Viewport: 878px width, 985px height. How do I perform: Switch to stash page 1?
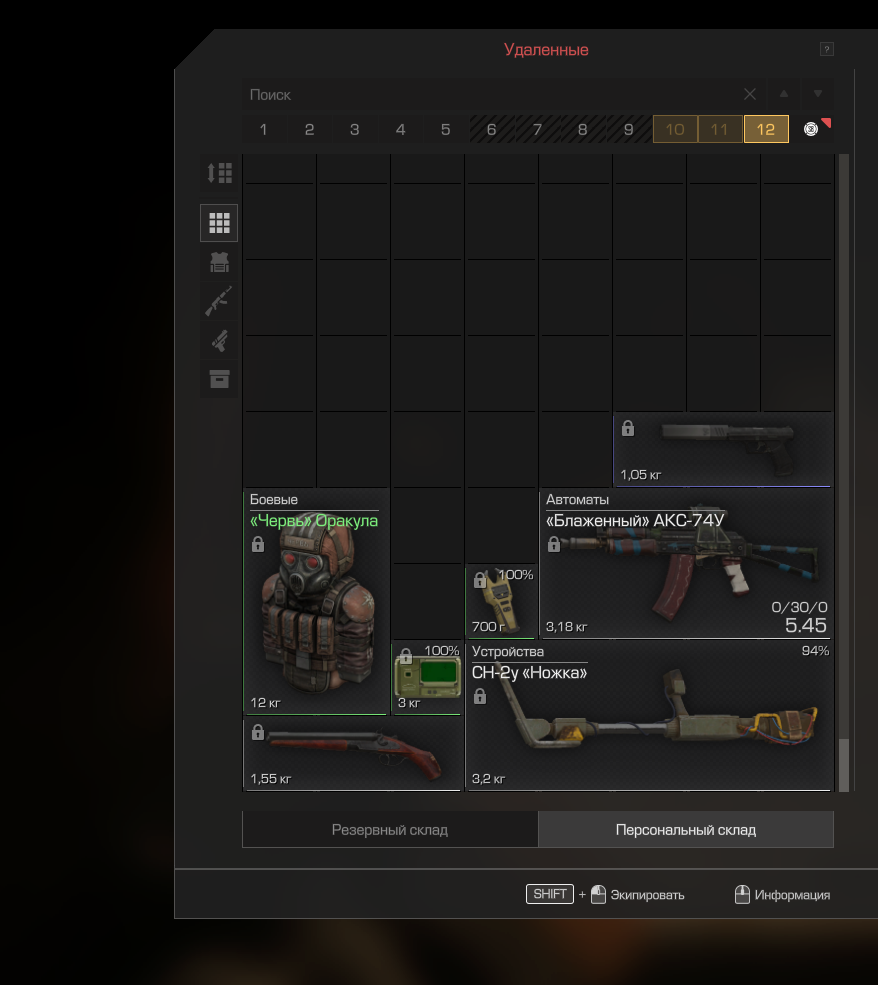click(264, 129)
